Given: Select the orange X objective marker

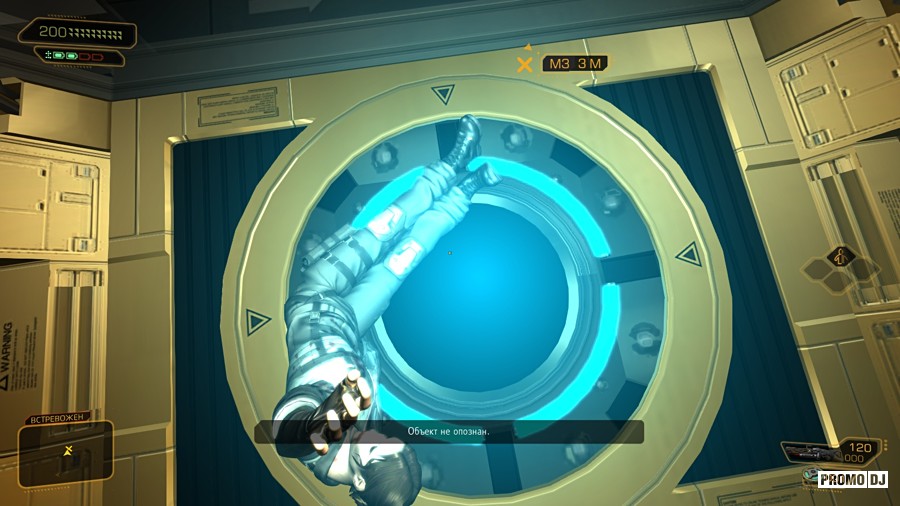Looking at the screenshot, I should point(524,64).
